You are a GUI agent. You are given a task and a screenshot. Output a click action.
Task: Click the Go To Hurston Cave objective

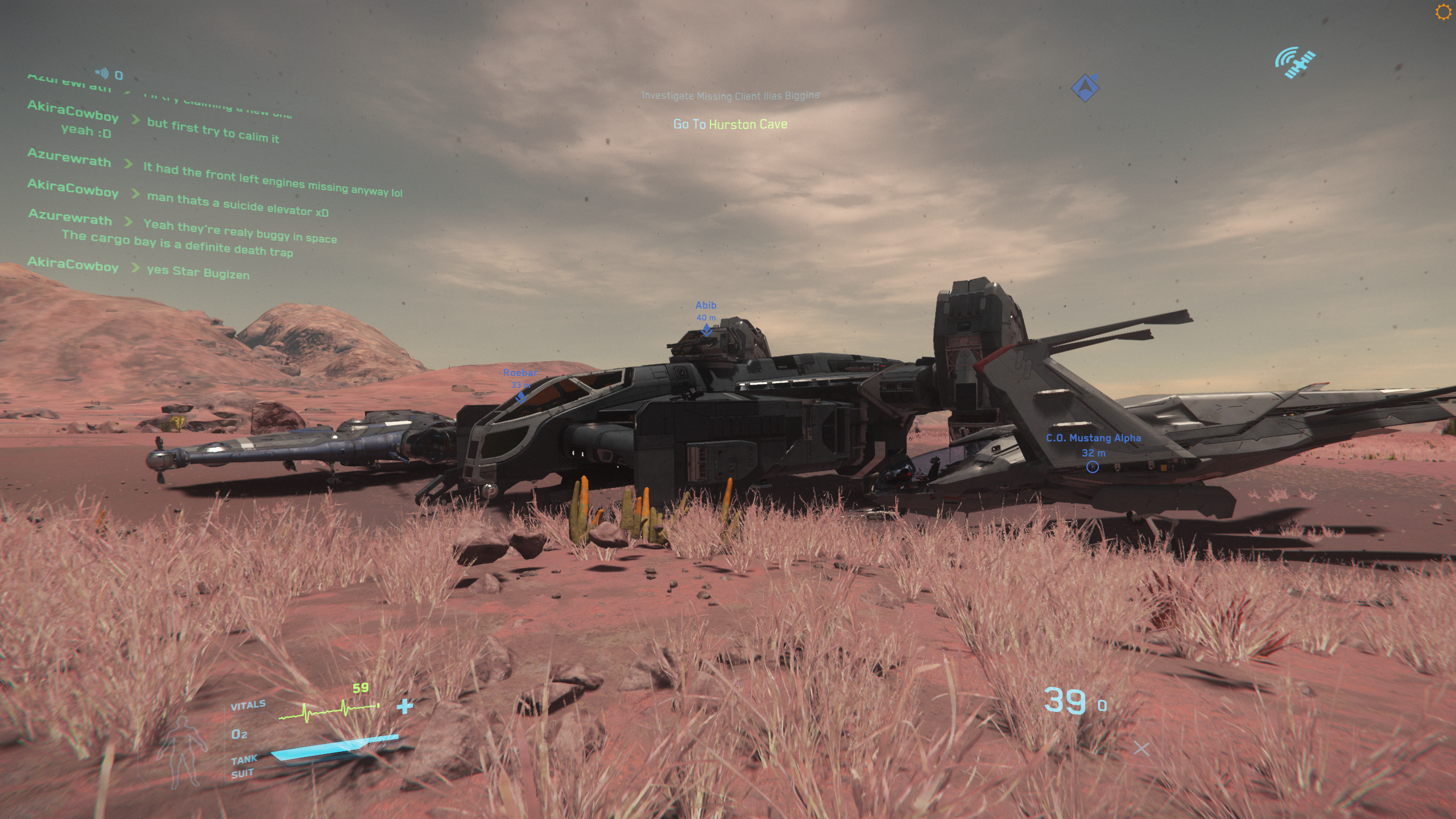[x=730, y=124]
